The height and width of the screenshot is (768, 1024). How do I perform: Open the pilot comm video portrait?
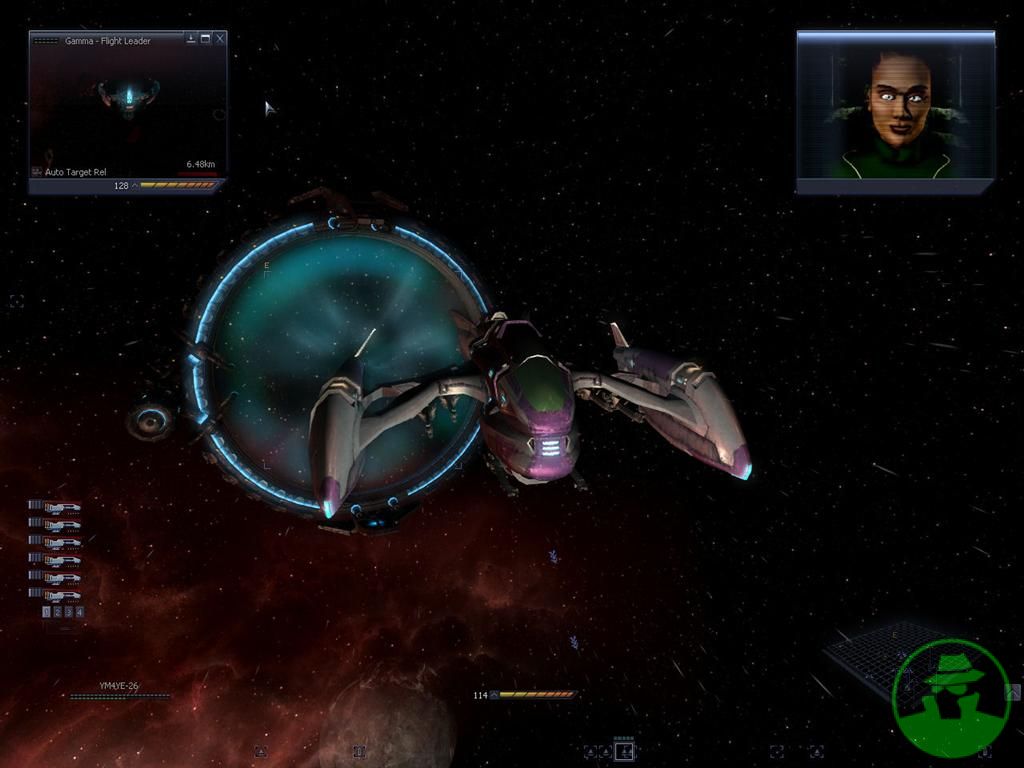[896, 112]
